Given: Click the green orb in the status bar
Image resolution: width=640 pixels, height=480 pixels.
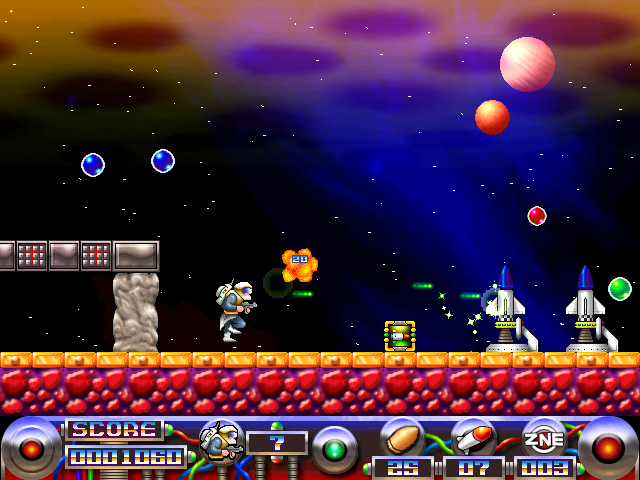Looking at the screenshot, I should (x=334, y=448).
